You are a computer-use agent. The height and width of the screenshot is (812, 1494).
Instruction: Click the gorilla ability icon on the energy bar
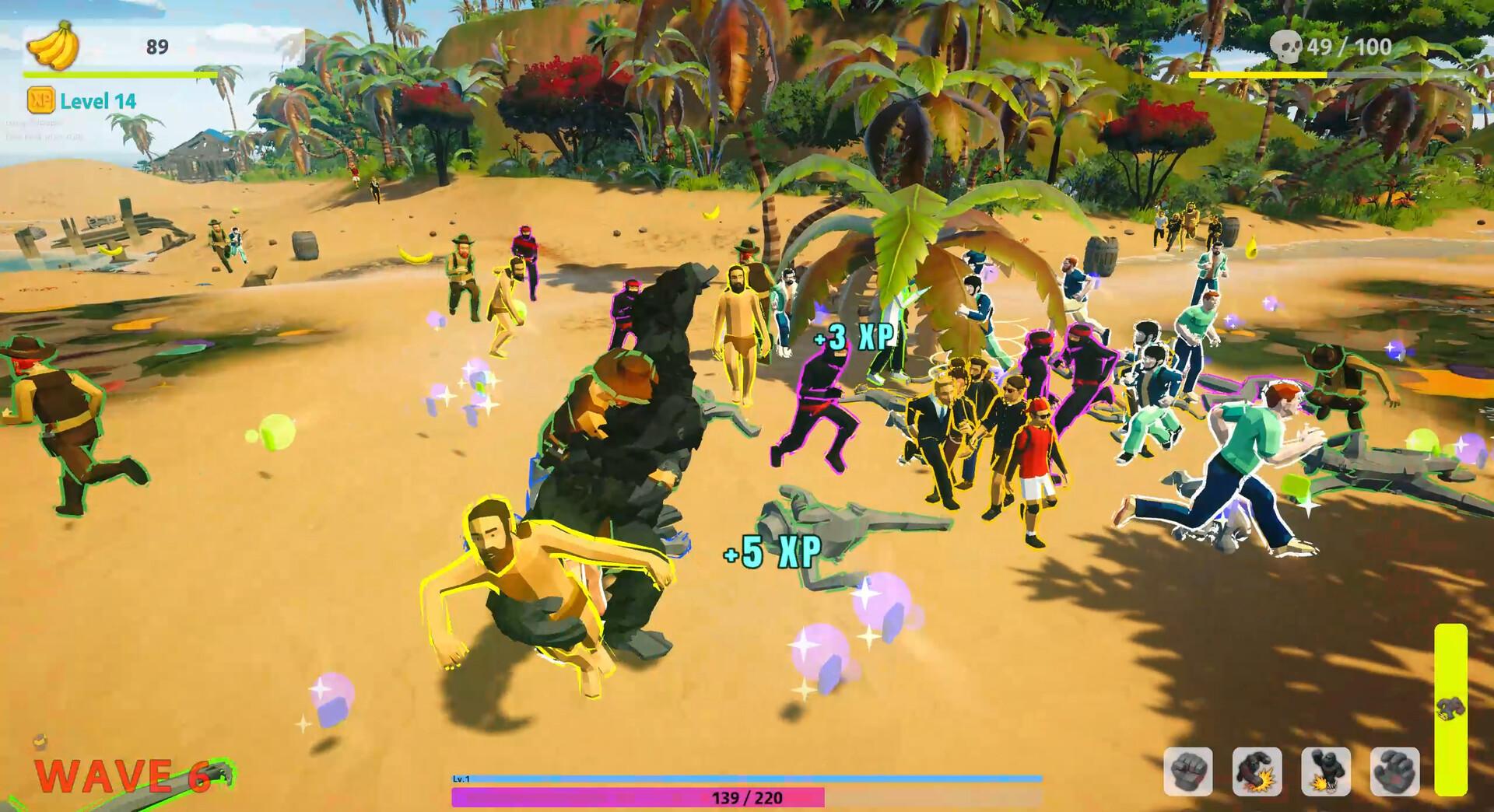pyautogui.click(x=1452, y=709)
